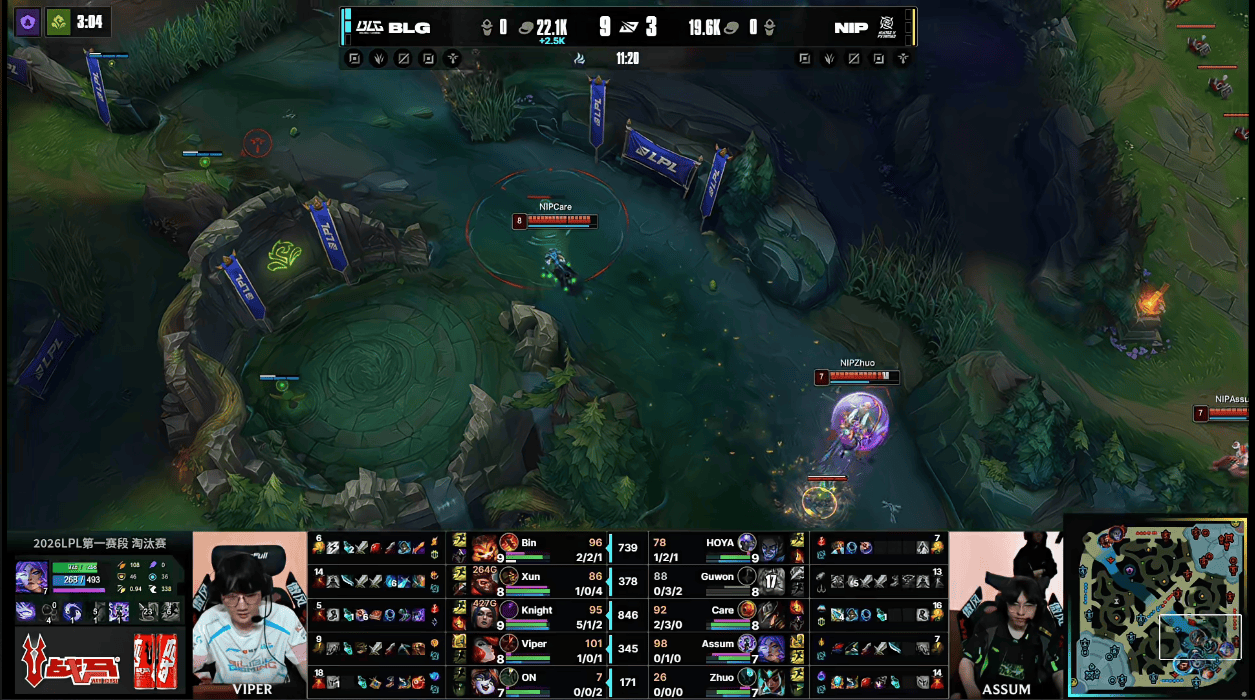Click the purple objective icon beside the 3:04 timer
Viewport: 1255px width, 700px height.
click(27, 22)
